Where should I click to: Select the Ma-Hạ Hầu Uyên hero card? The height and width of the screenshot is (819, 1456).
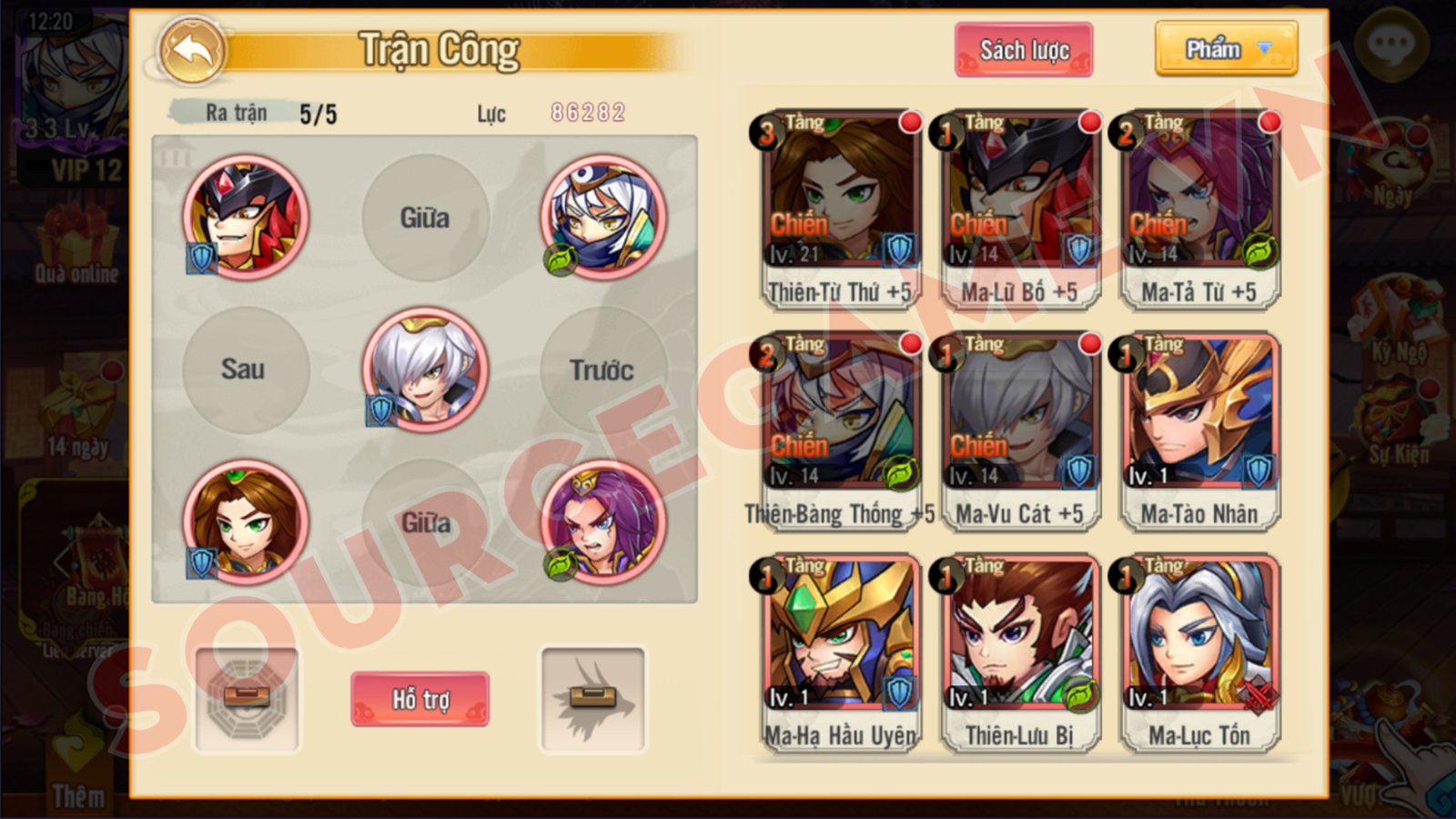coord(839,653)
